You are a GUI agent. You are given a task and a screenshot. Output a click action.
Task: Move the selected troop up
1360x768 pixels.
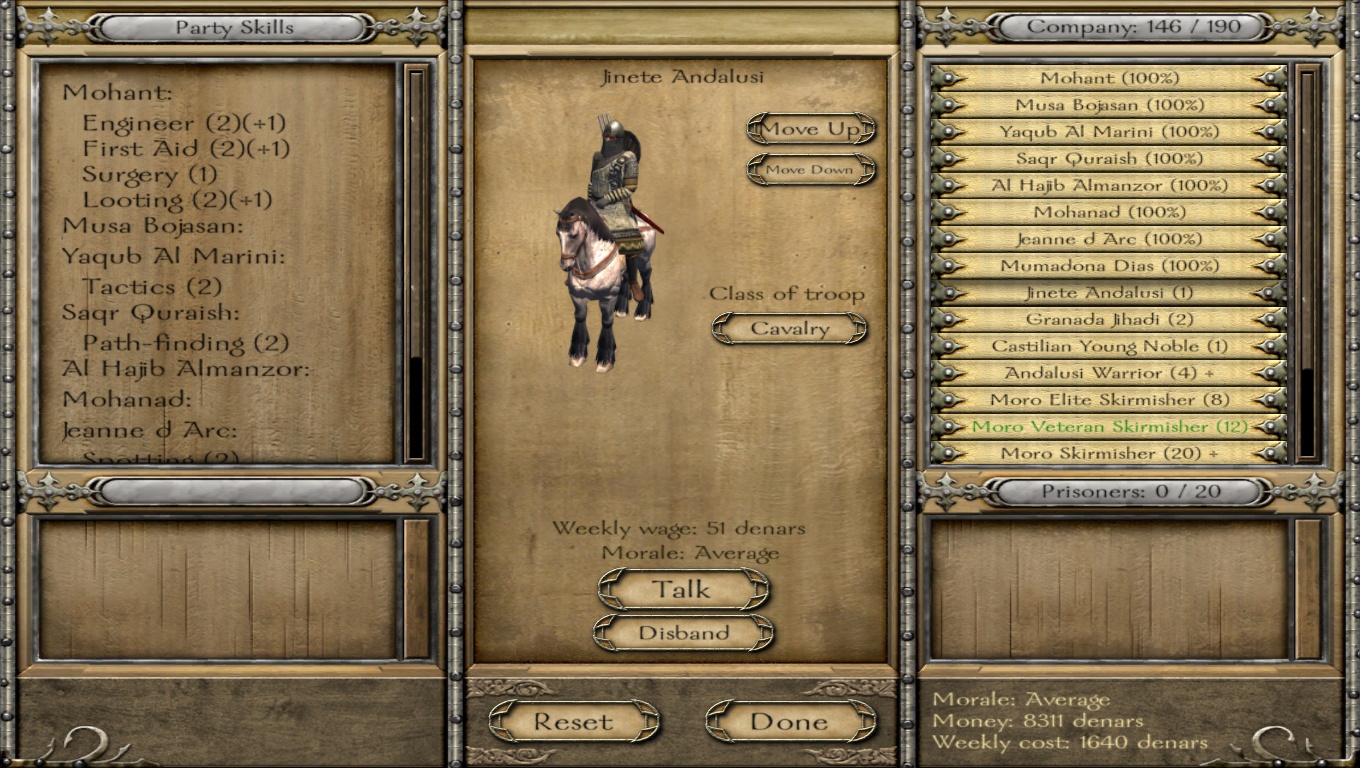click(x=810, y=129)
